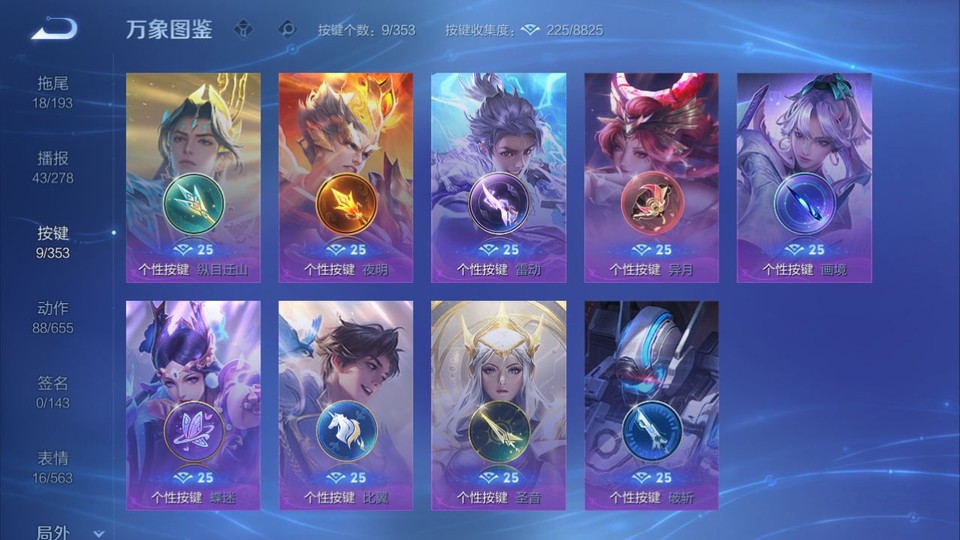This screenshot has width=960, height=540.
Task: Select the 纵目迁山 button skin card
Action: point(193,177)
